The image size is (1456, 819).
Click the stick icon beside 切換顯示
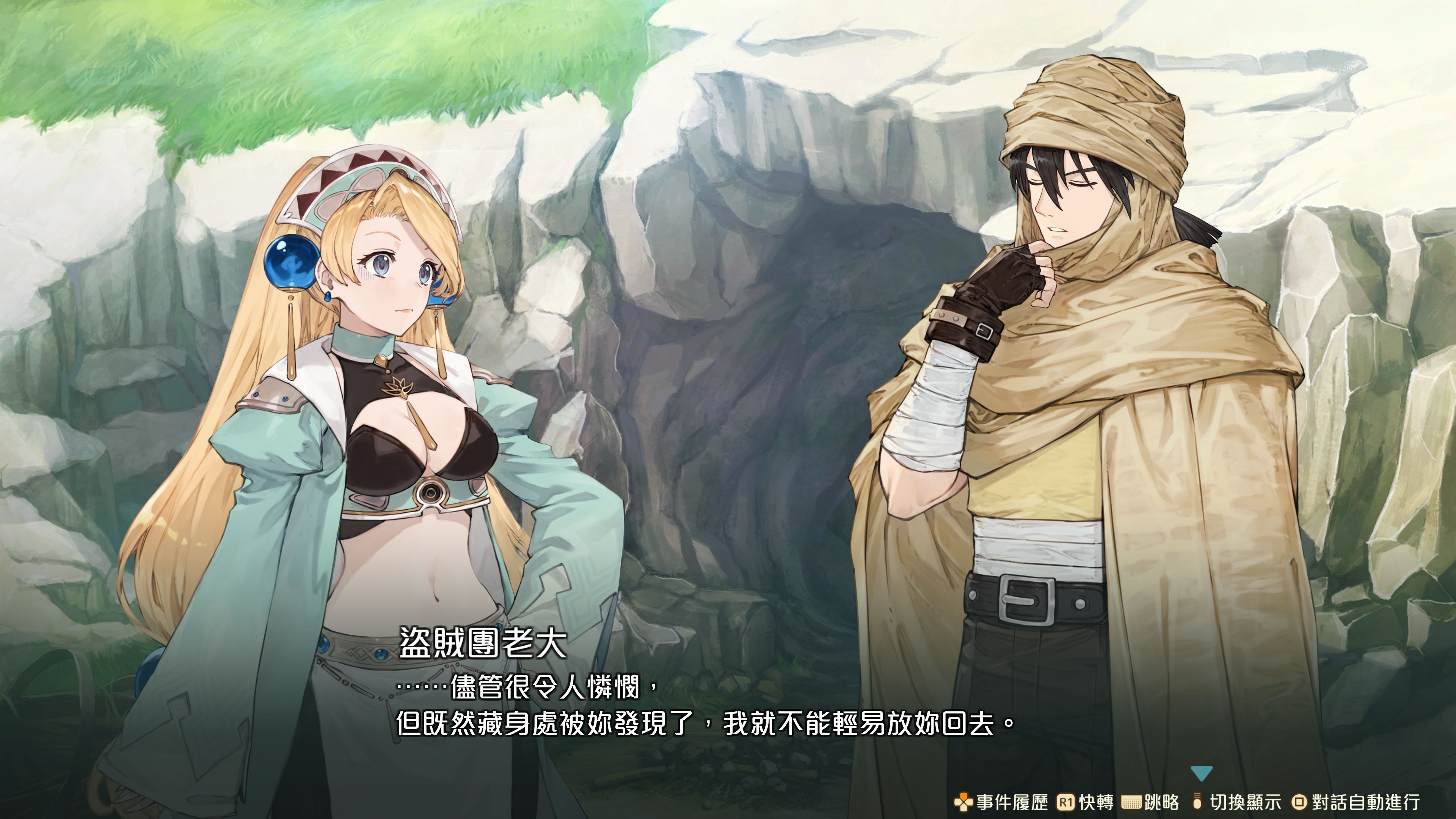click(x=1197, y=802)
